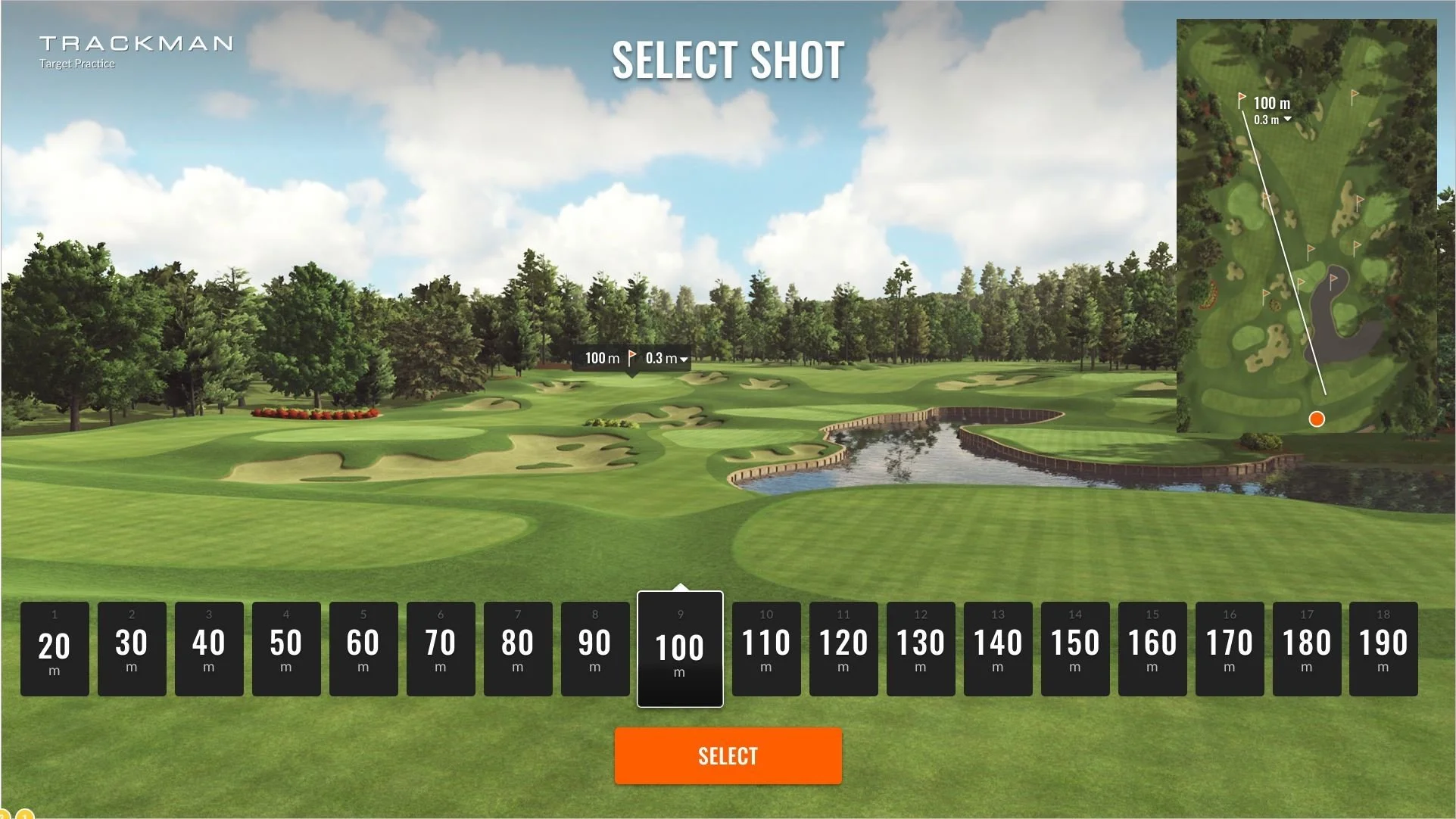Pick the 190 m shot tile
This screenshot has width=1456, height=819.
click(x=1383, y=649)
